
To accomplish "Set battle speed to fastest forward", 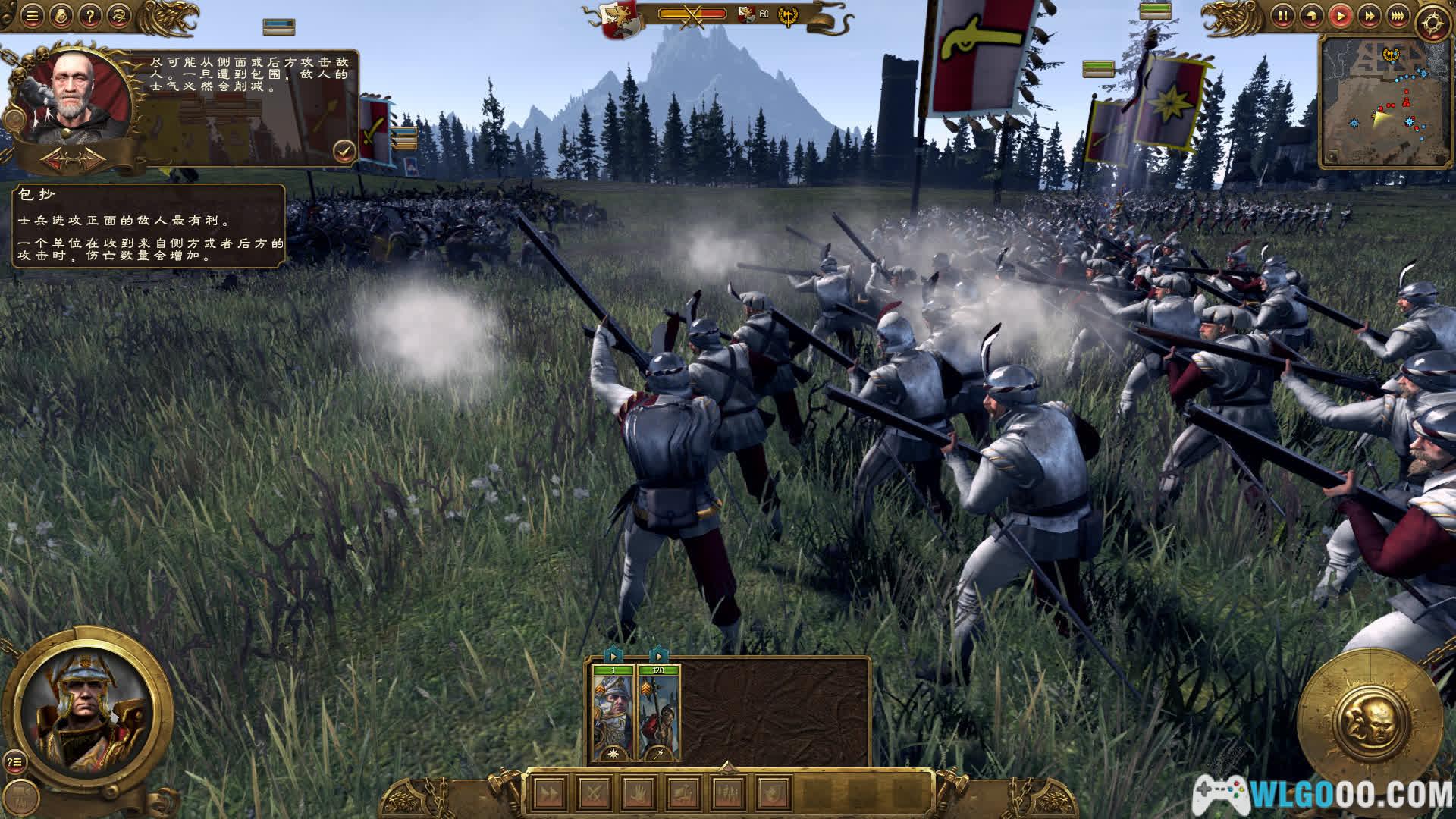I will [x=1398, y=15].
